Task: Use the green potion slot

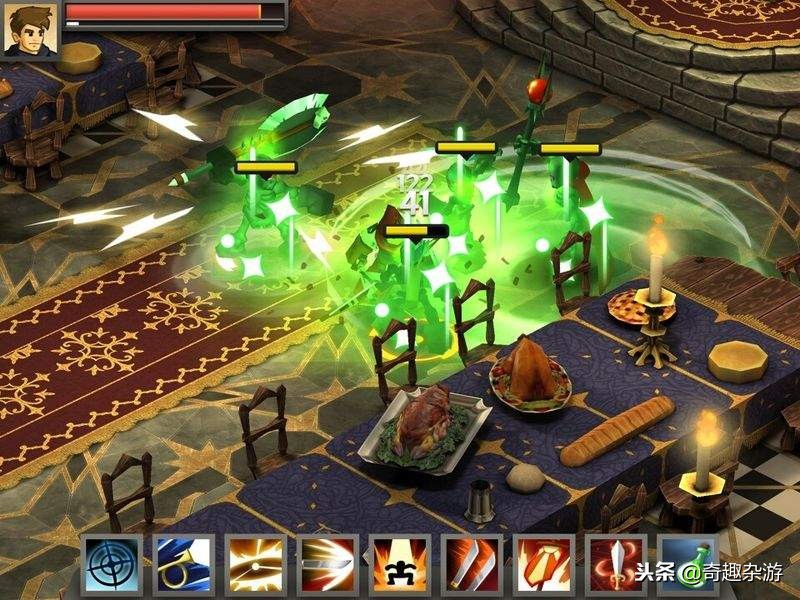Action: [x=687, y=566]
